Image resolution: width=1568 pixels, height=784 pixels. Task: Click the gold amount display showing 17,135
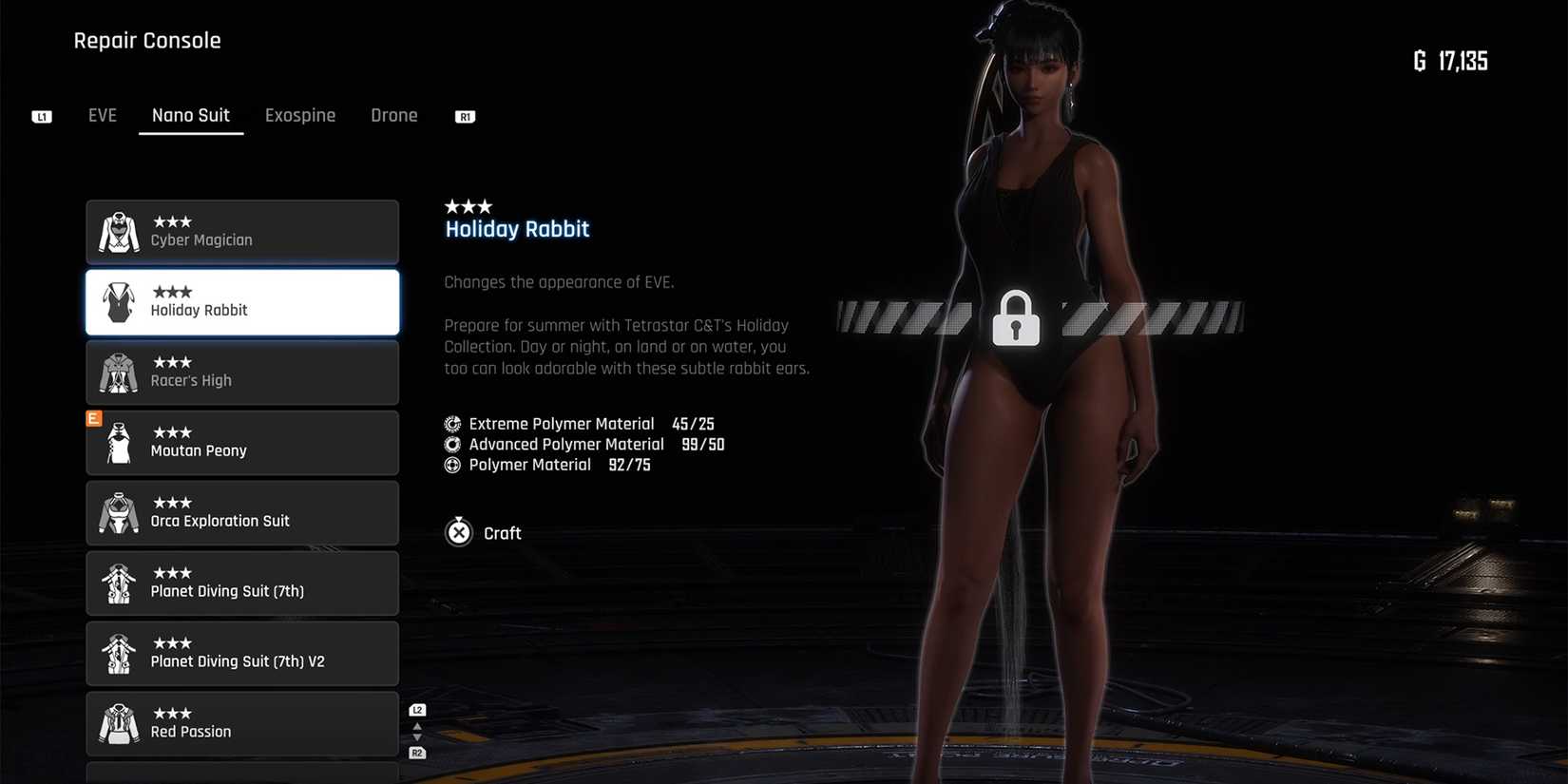1452,61
